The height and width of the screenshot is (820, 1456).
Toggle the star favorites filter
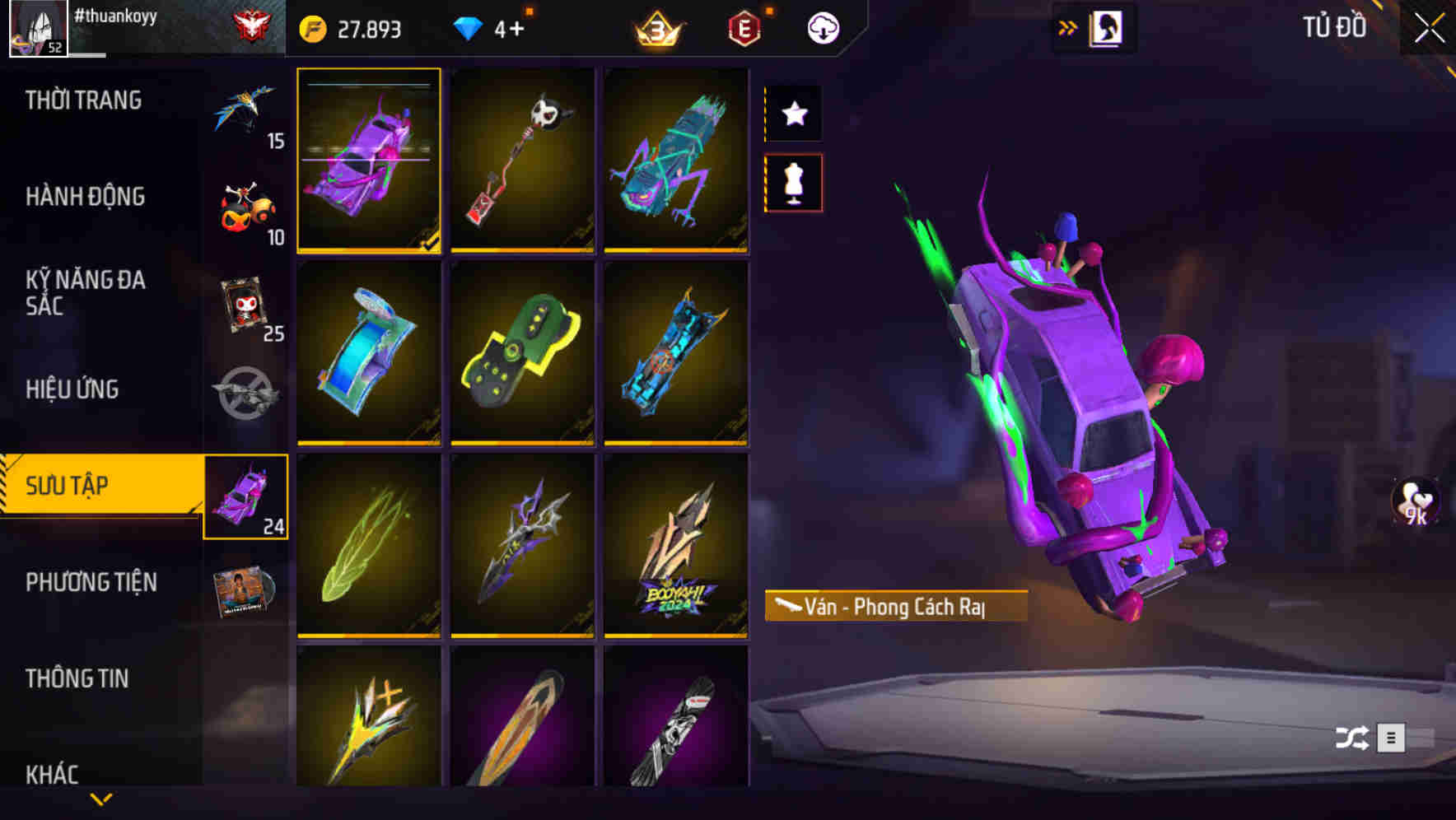pyautogui.click(x=793, y=114)
